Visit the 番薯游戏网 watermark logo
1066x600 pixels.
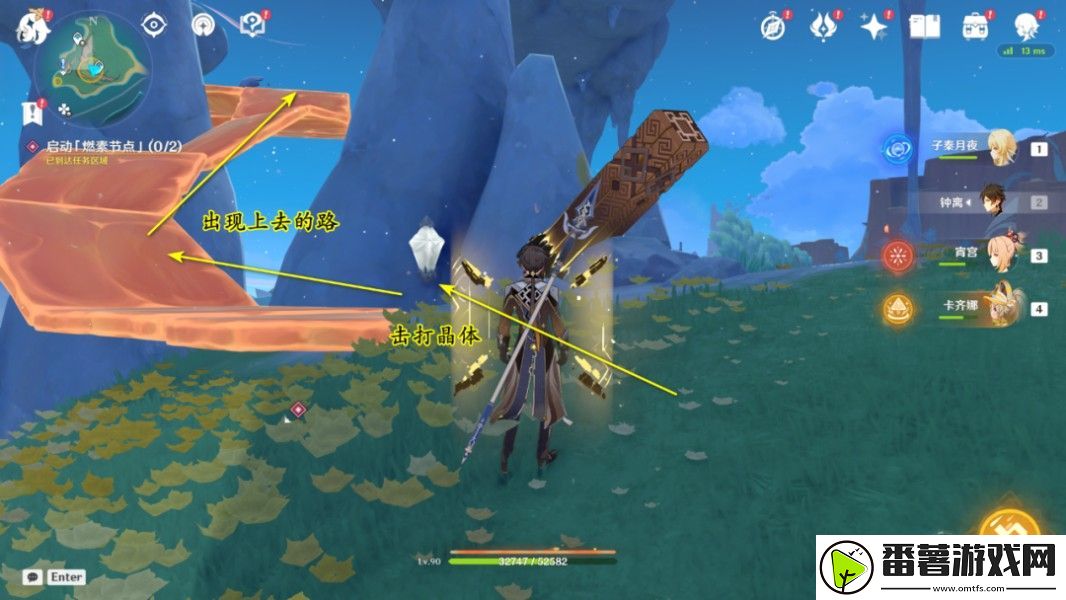(x=940, y=568)
